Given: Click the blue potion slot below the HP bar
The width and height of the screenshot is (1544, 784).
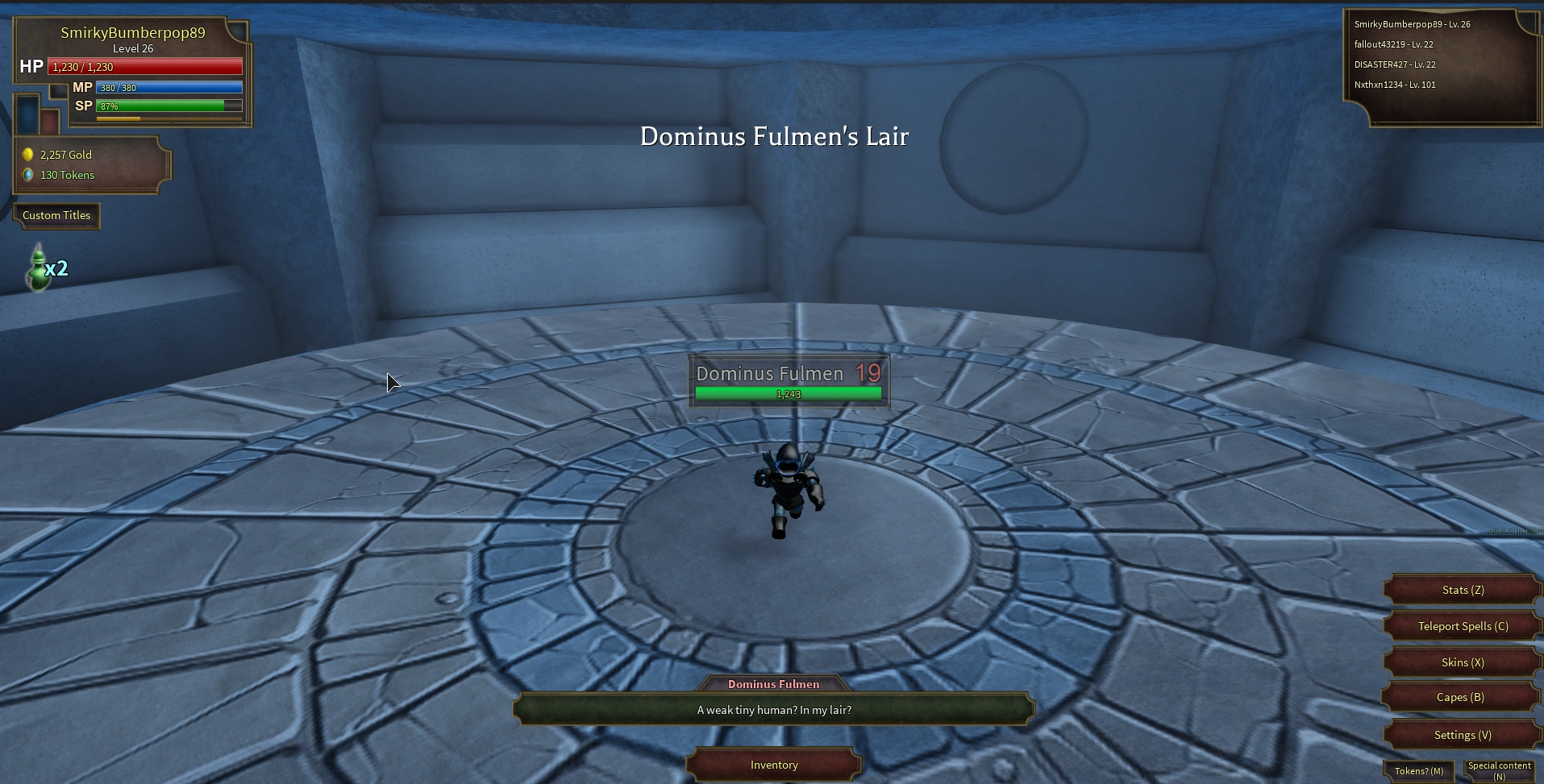Looking at the screenshot, I should coord(27,114).
